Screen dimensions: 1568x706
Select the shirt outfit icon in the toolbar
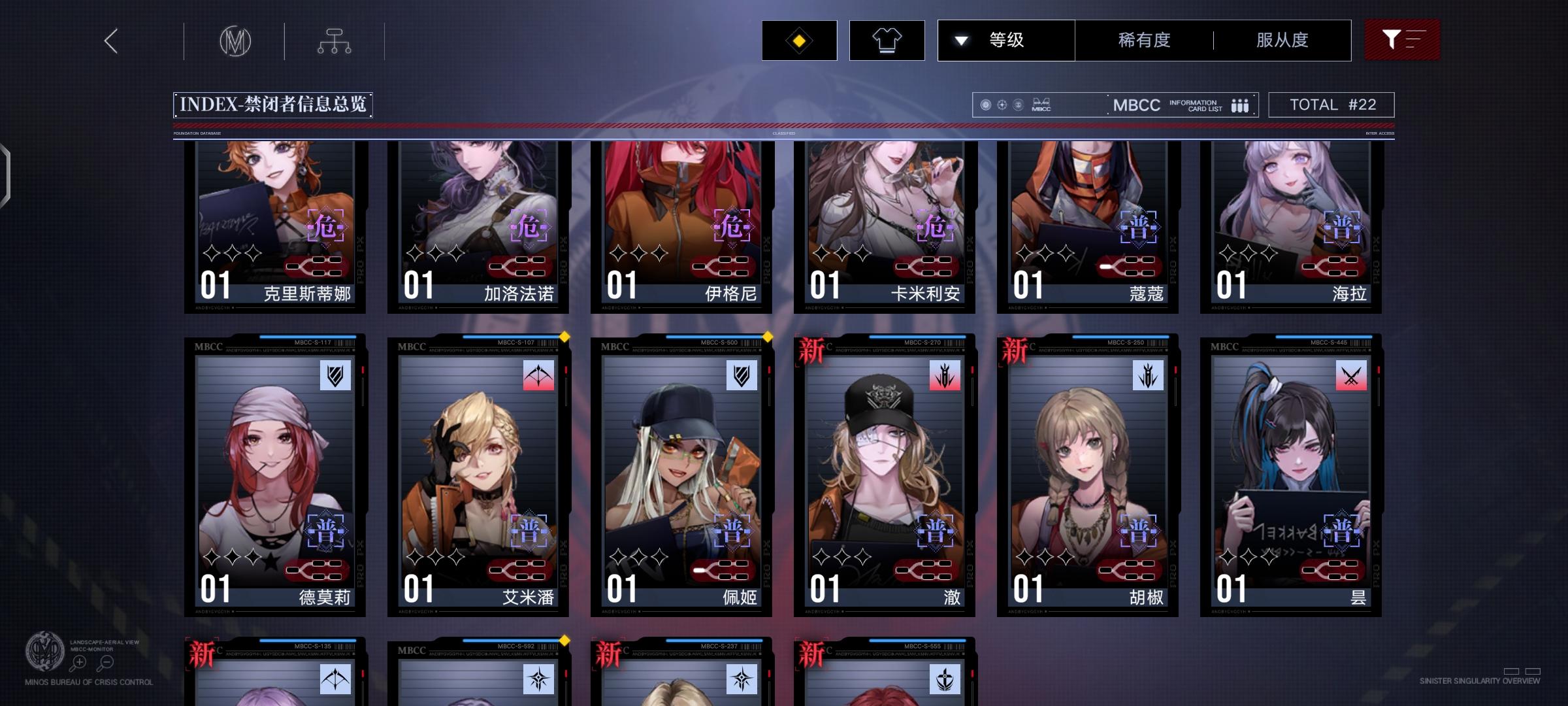[886, 40]
